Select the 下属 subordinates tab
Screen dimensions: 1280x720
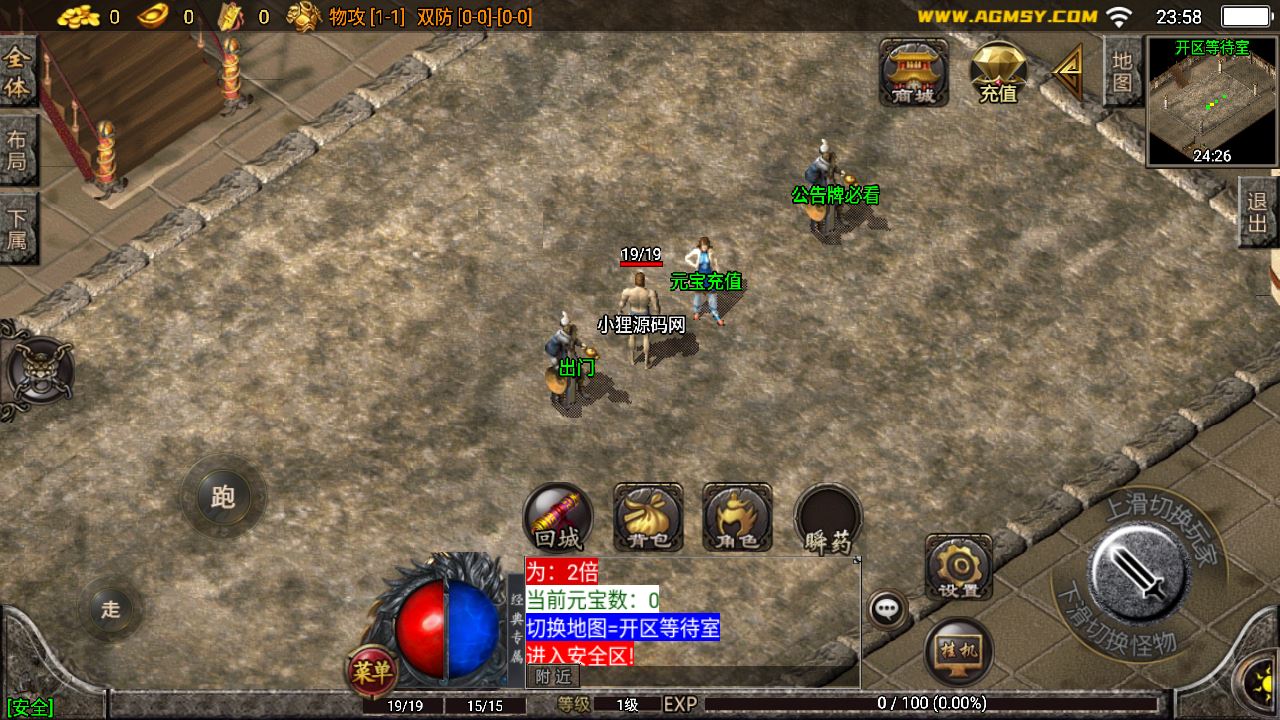coord(18,228)
